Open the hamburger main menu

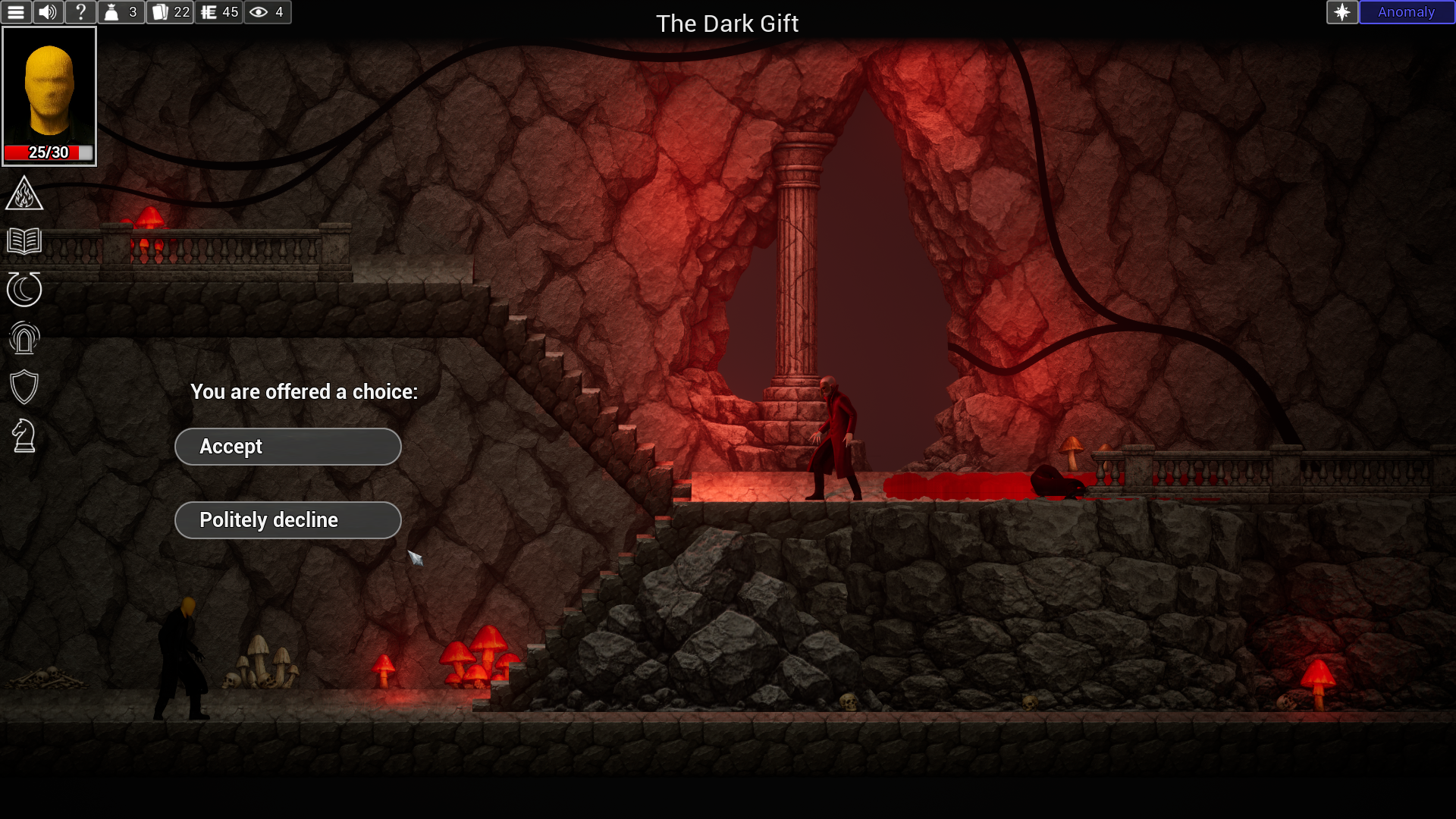click(x=16, y=12)
